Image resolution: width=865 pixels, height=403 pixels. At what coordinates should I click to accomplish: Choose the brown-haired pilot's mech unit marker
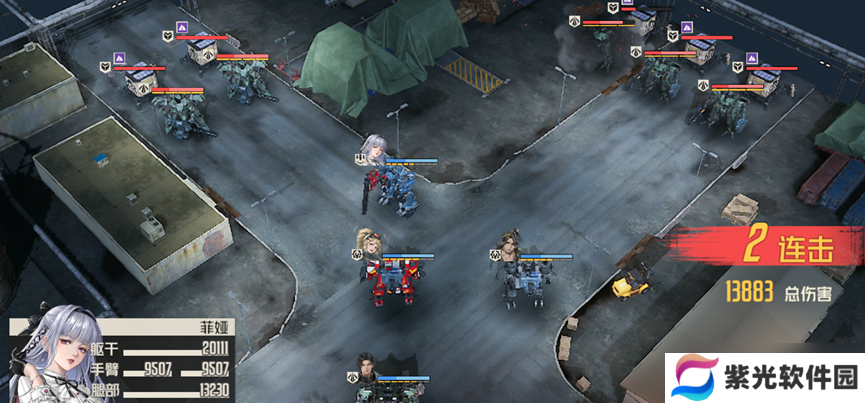click(x=514, y=245)
